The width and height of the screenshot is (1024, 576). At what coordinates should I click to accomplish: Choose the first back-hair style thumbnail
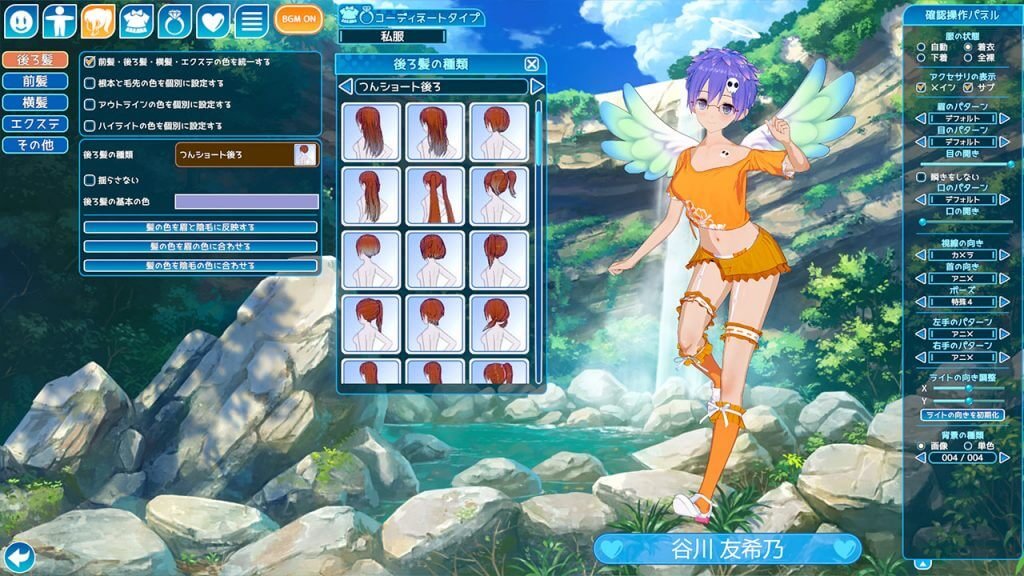click(x=371, y=131)
